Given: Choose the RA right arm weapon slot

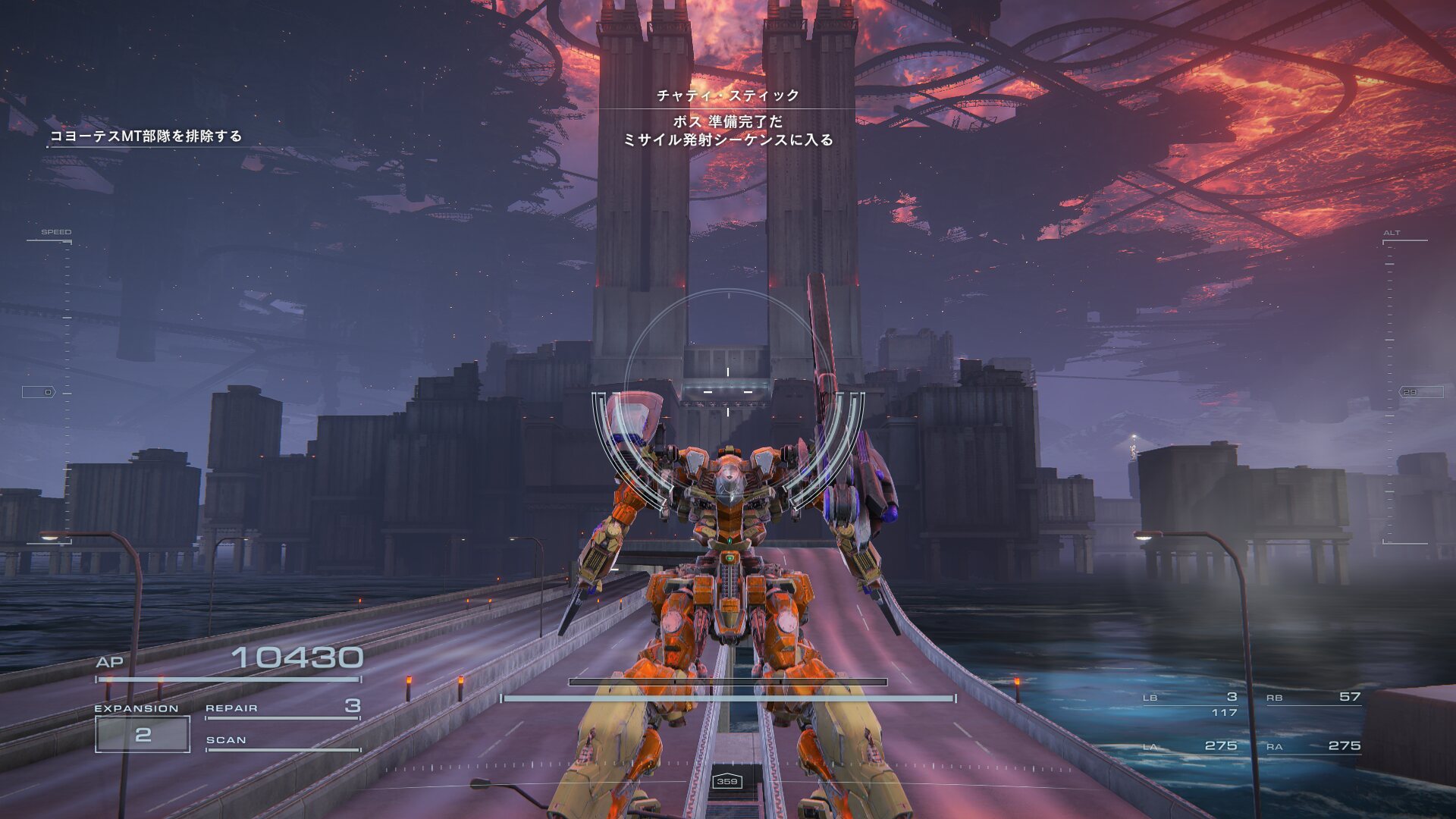Looking at the screenshot, I should 1313,746.
